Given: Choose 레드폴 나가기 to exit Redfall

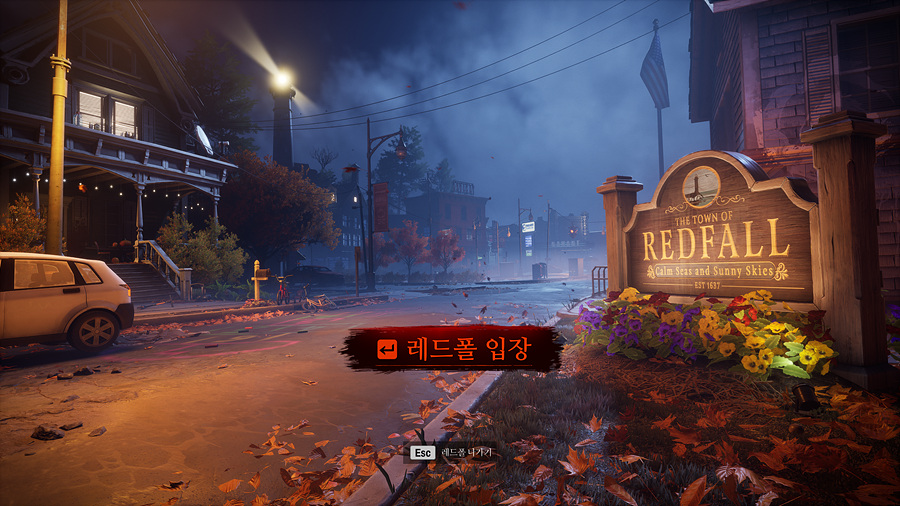Looking at the screenshot, I should click(452, 453).
